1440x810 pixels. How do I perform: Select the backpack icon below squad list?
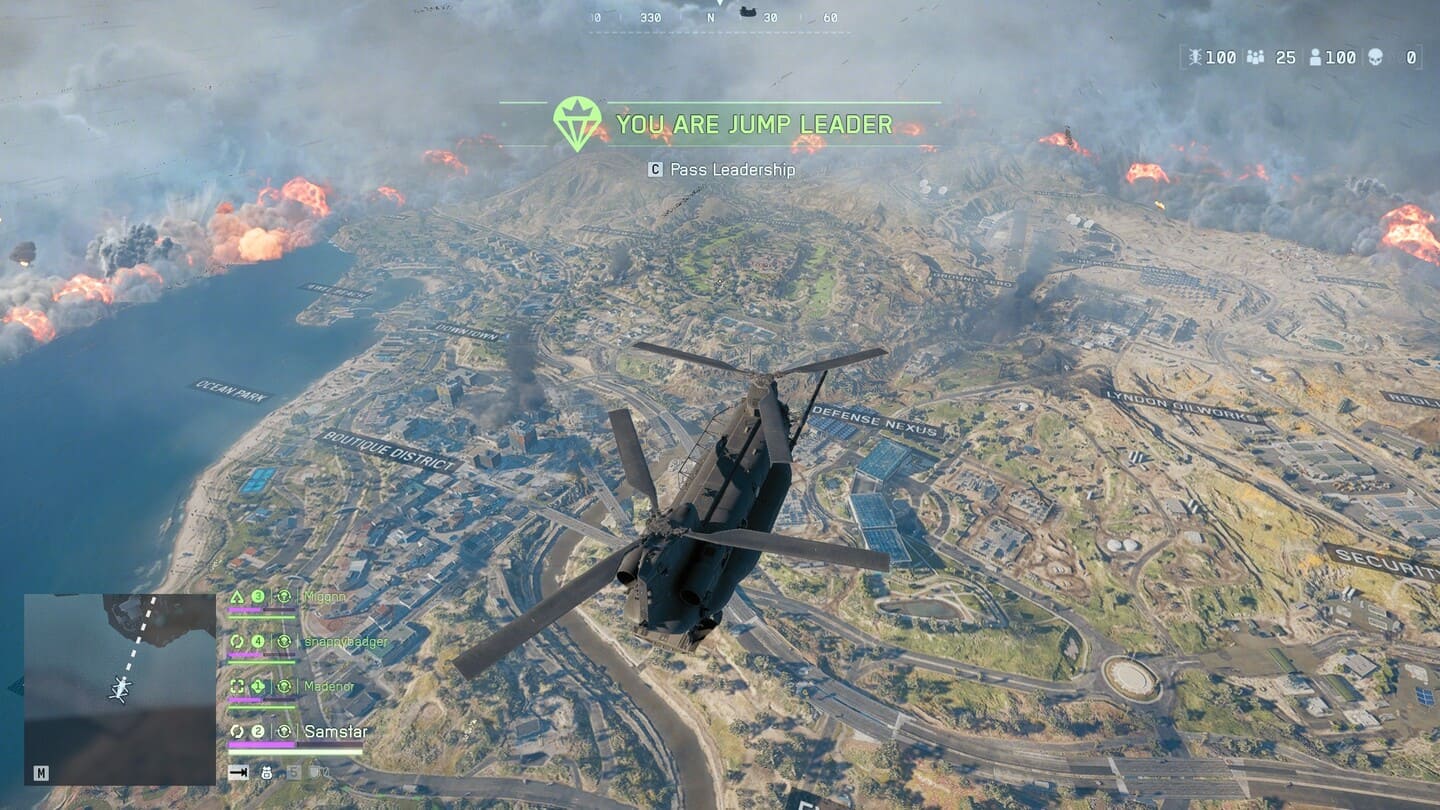[x=267, y=772]
